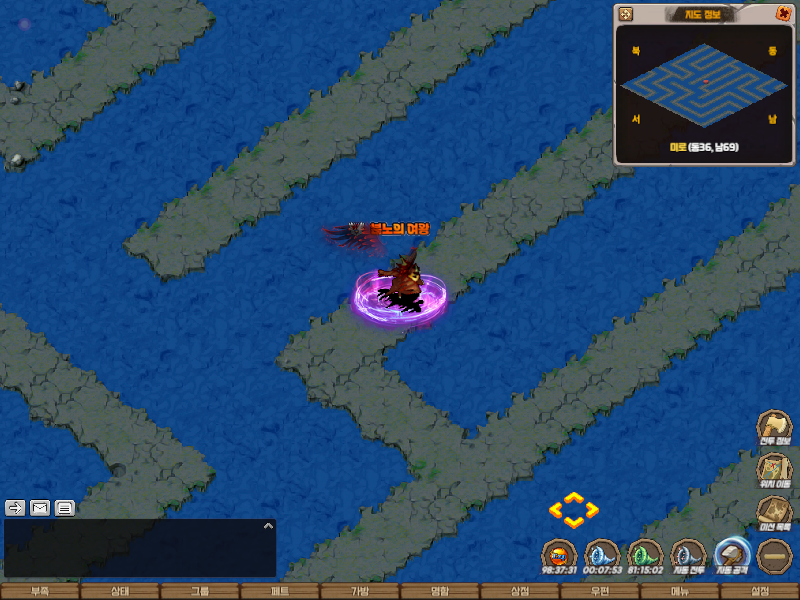This screenshot has width=800, height=600.
Task: Open the 부족 menu
Action: 40,591
